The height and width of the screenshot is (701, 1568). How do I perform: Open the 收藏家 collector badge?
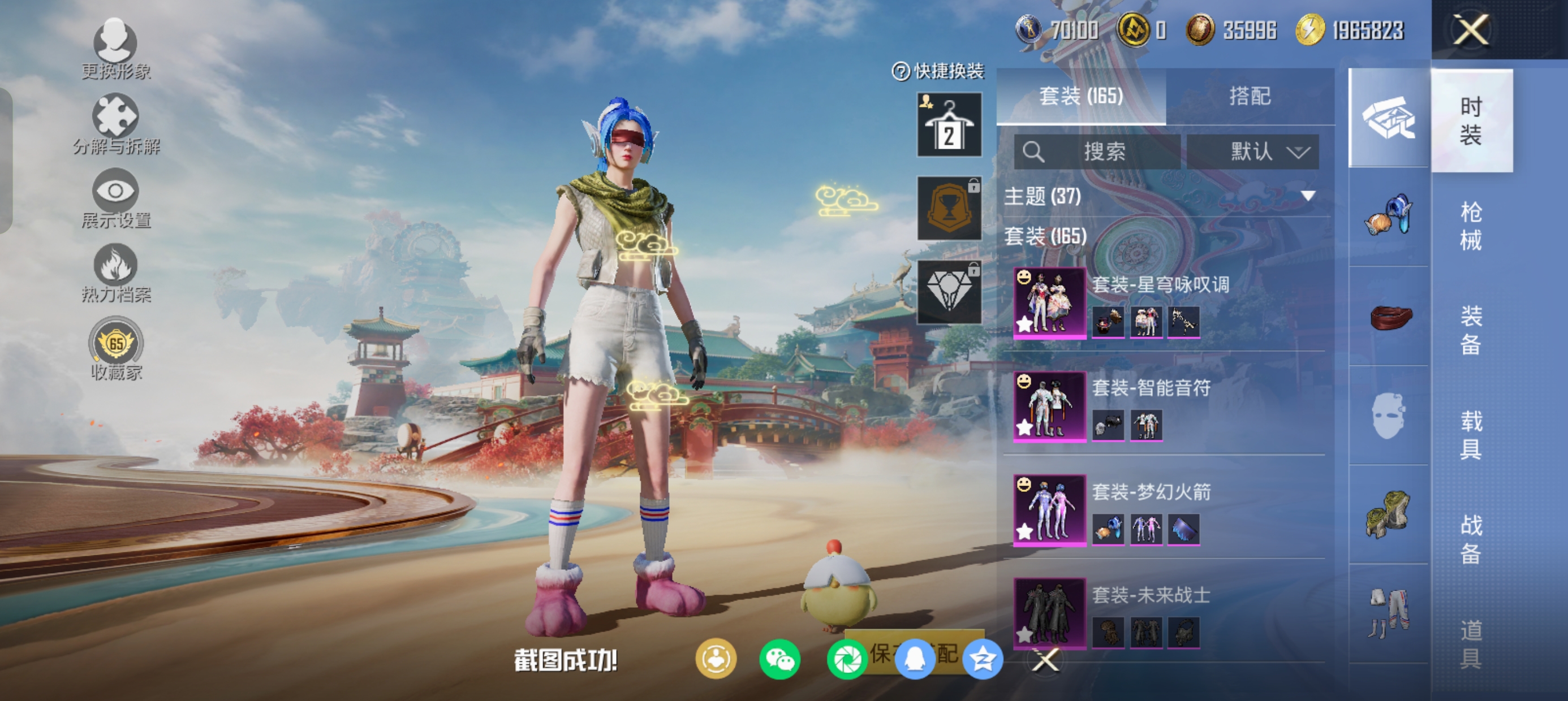(x=115, y=348)
